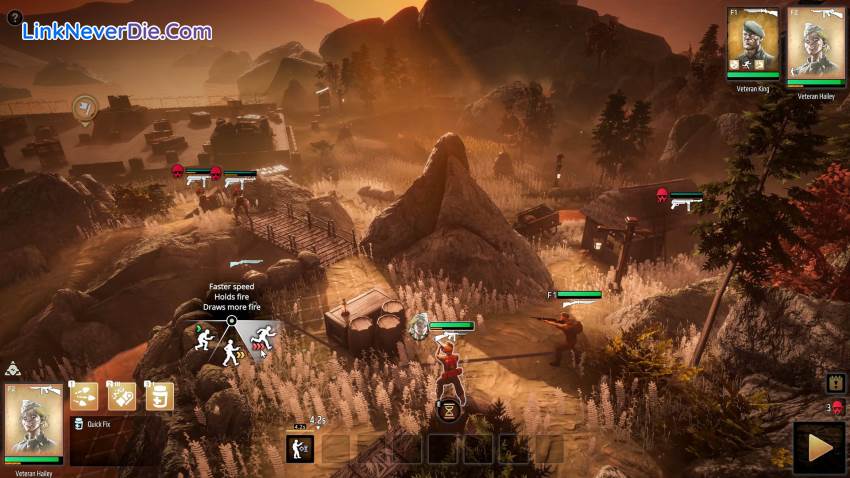850x478 pixels.
Task: Choose the walking movement mode with yellow arrows
Action: [232, 351]
